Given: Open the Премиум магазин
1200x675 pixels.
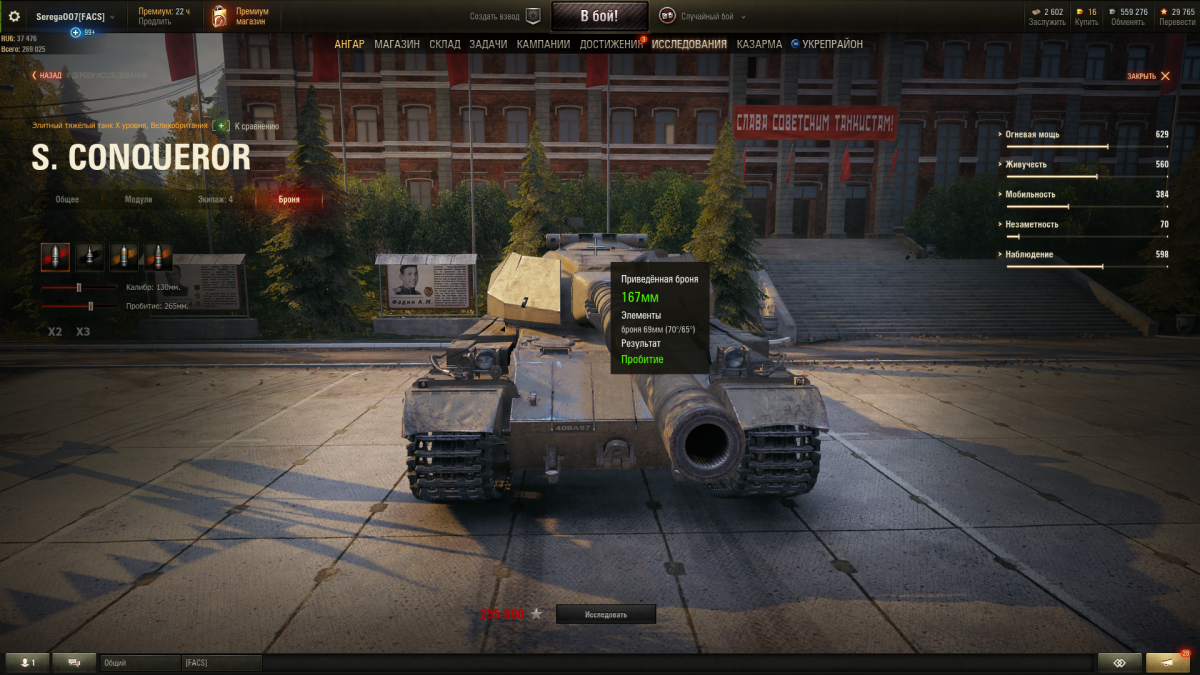Looking at the screenshot, I should point(242,16).
